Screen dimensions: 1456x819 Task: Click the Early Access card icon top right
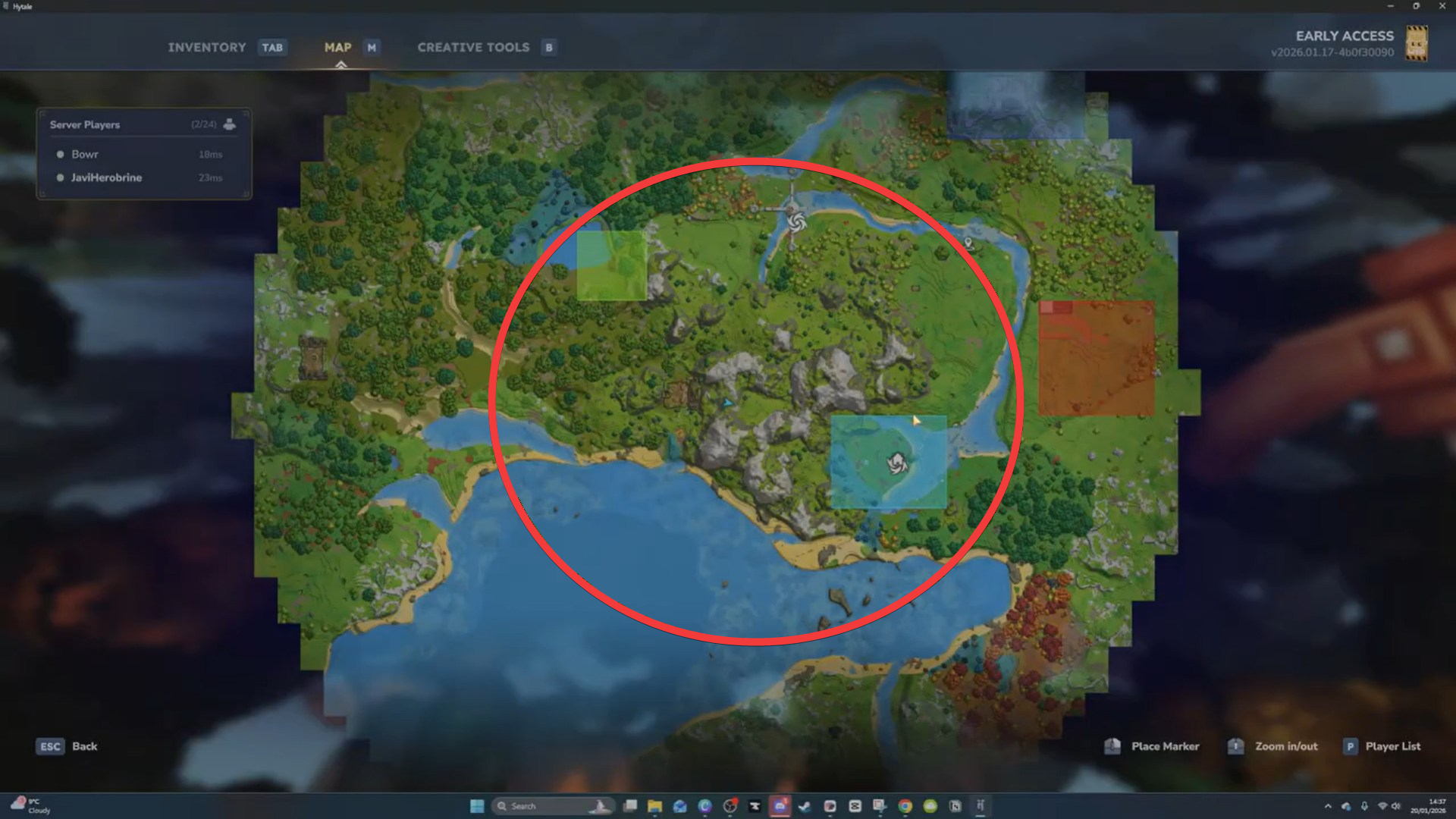click(x=1417, y=44)
